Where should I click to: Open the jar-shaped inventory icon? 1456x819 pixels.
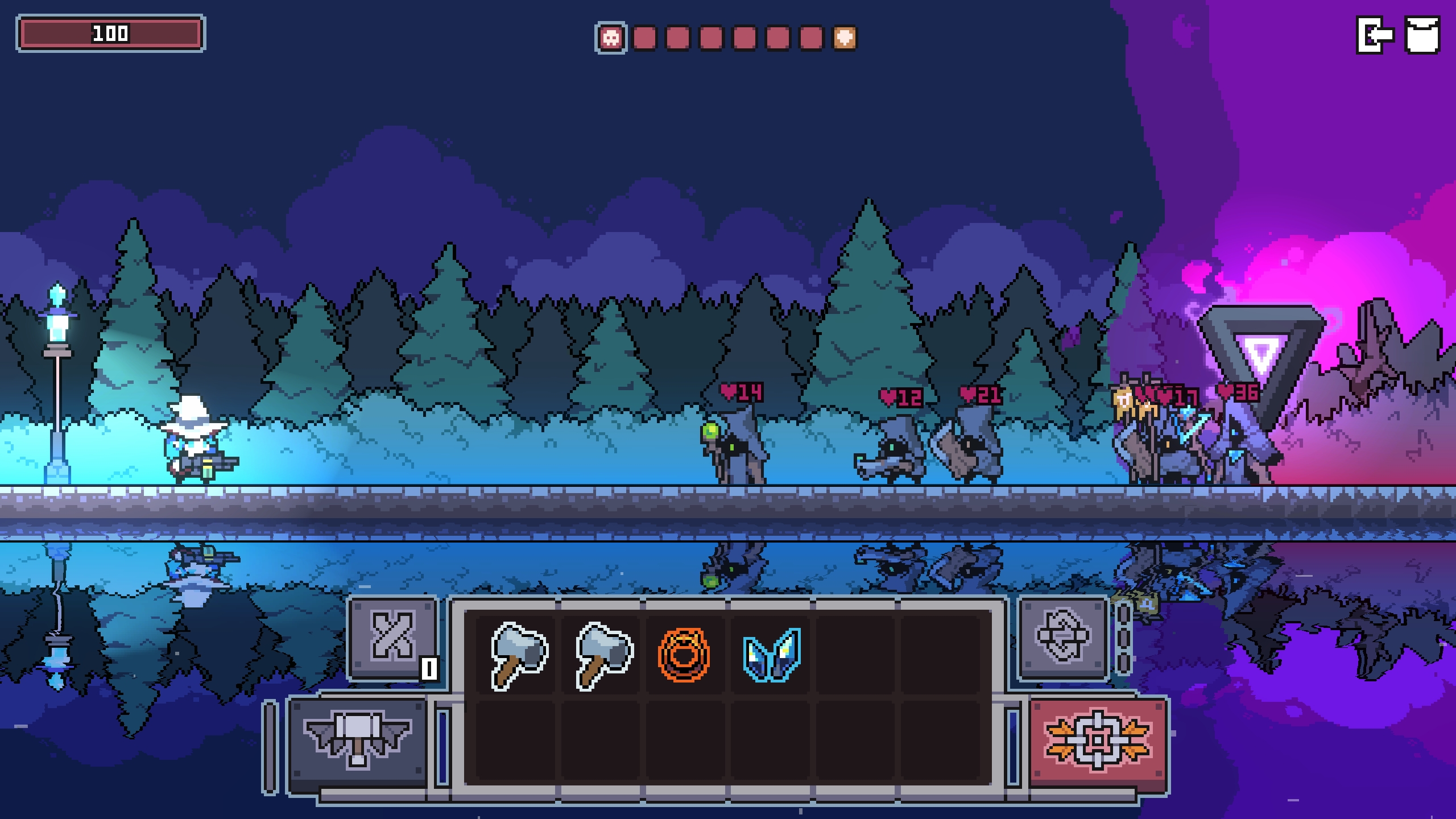1422,35
